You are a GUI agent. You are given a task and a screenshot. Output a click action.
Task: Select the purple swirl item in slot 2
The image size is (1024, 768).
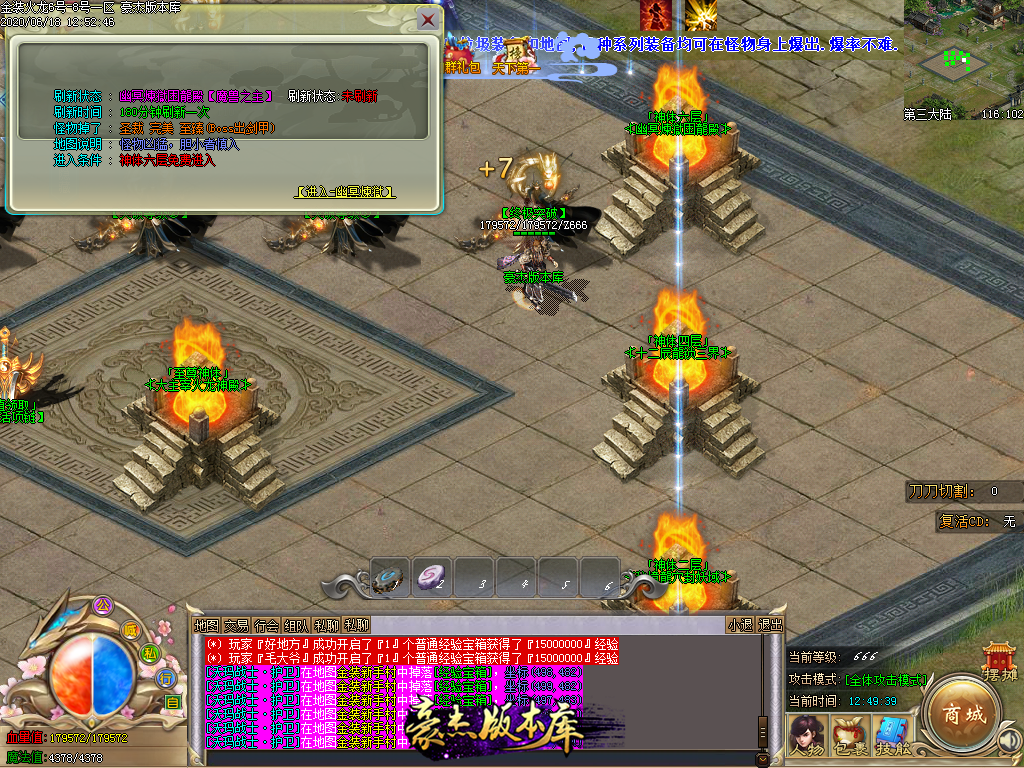(x=431, y=577)
